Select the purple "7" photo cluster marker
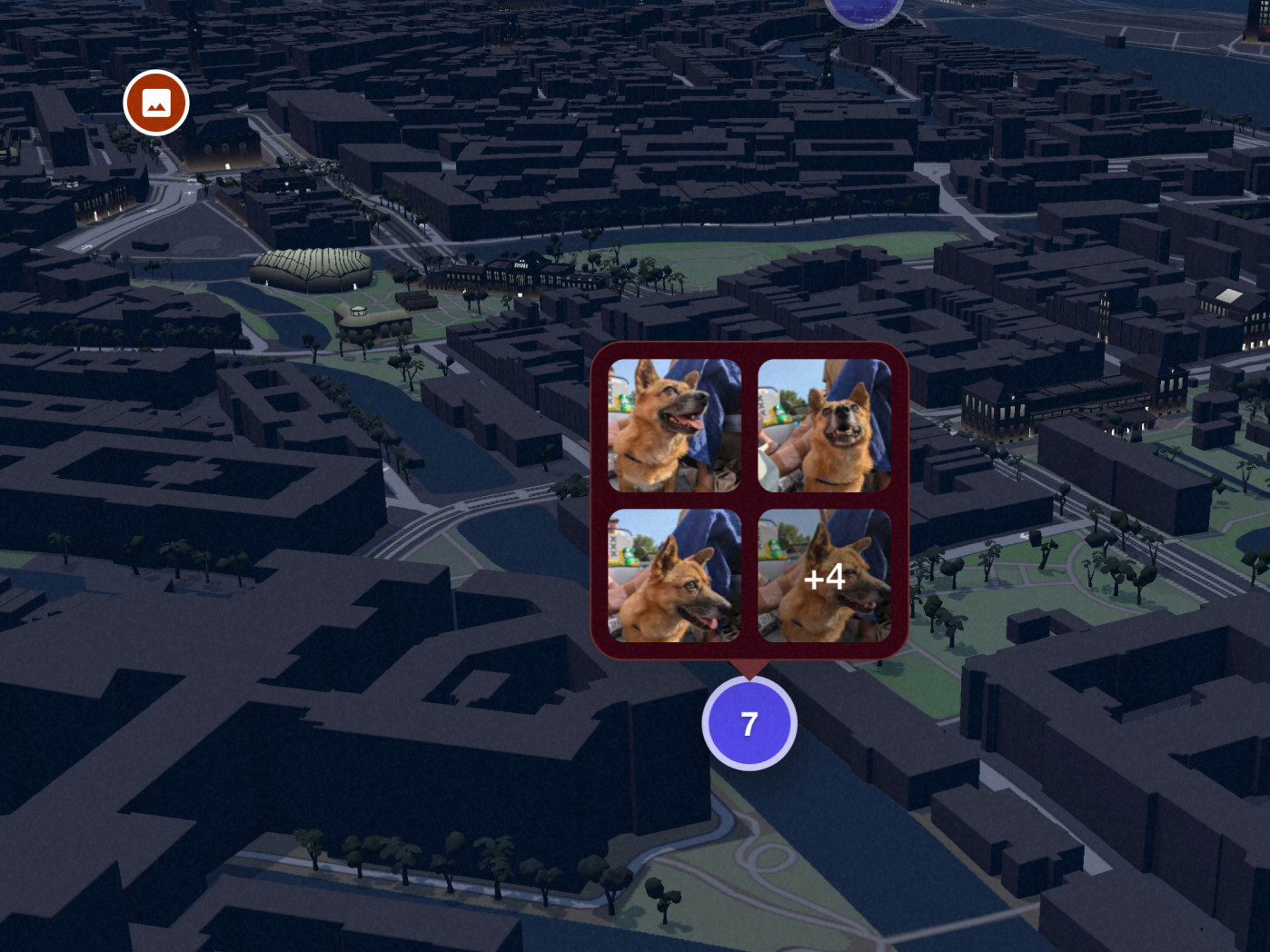This screenshot has height=952, width=1270. click(748, 723)
